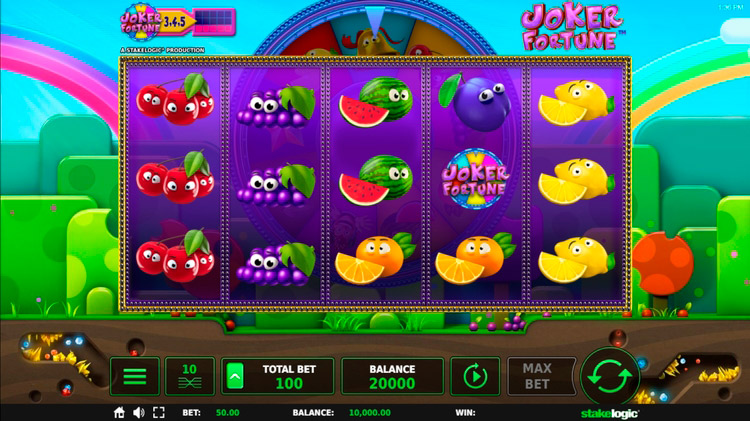
Task: Enter fullscreen mode
Action: coord(158,412)
